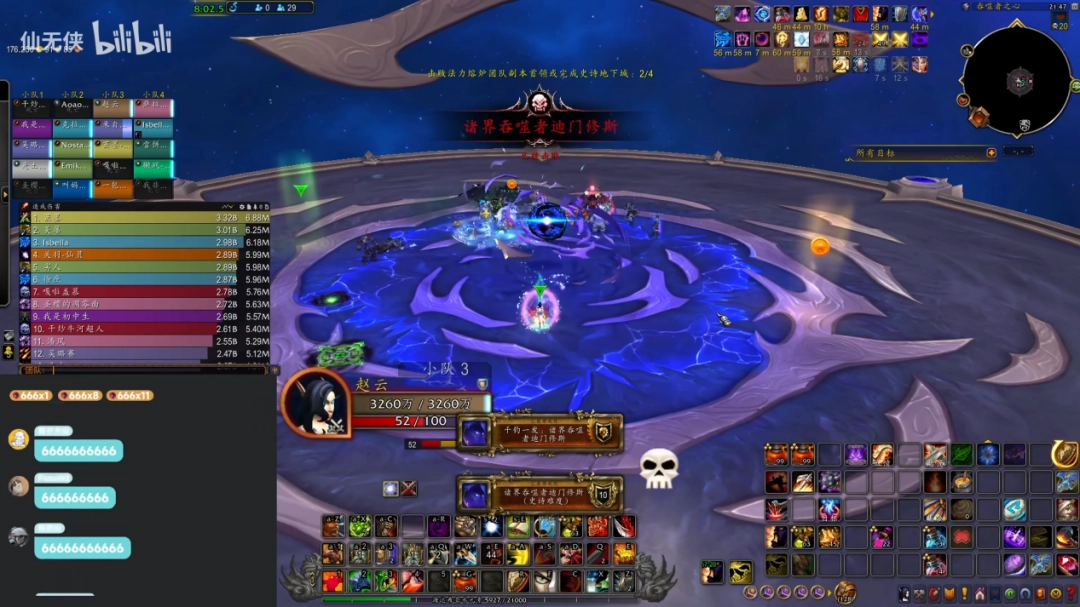Click the Aoao raid frame in group 2

(x=72, y=105)
